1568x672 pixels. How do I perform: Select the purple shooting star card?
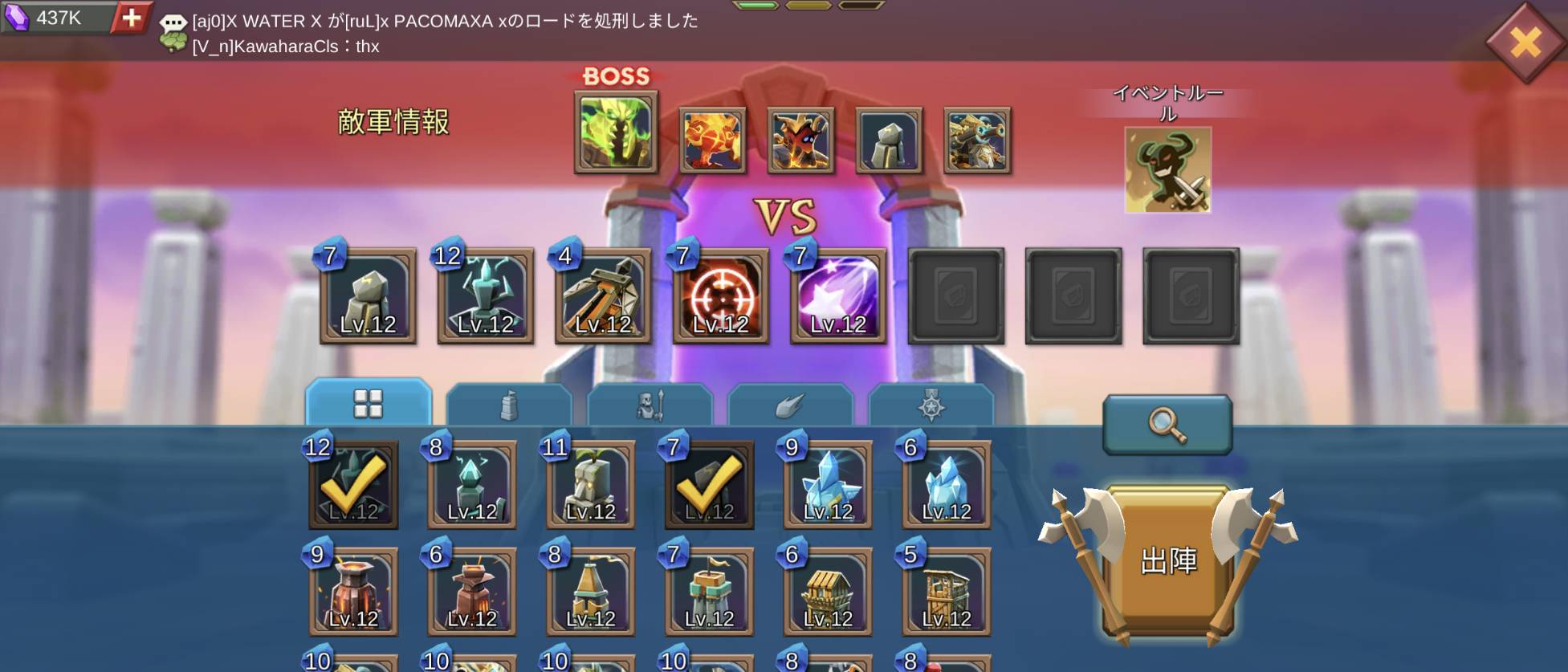[x=838, y=296]
